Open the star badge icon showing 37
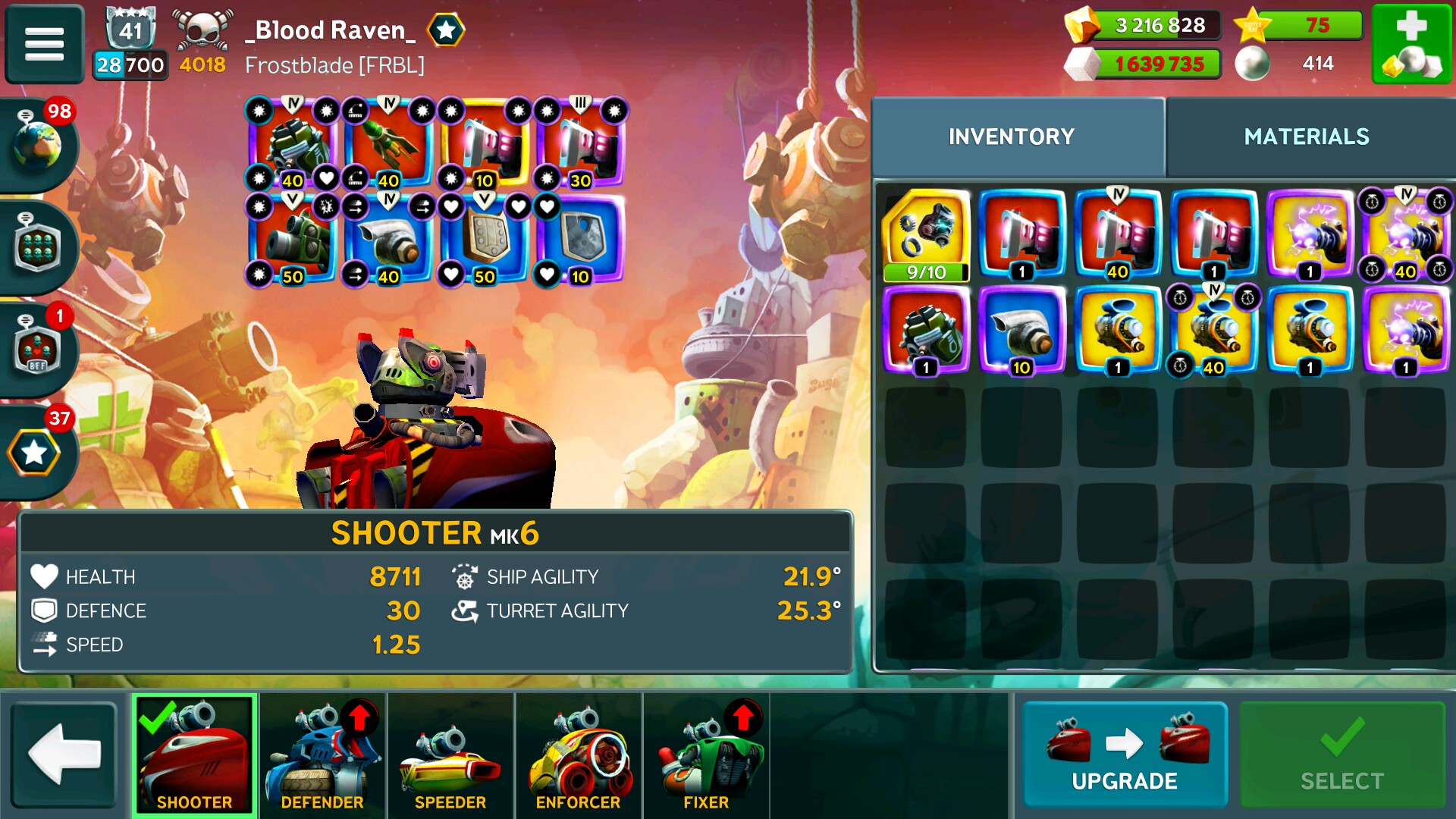 [x=35, y=453]
